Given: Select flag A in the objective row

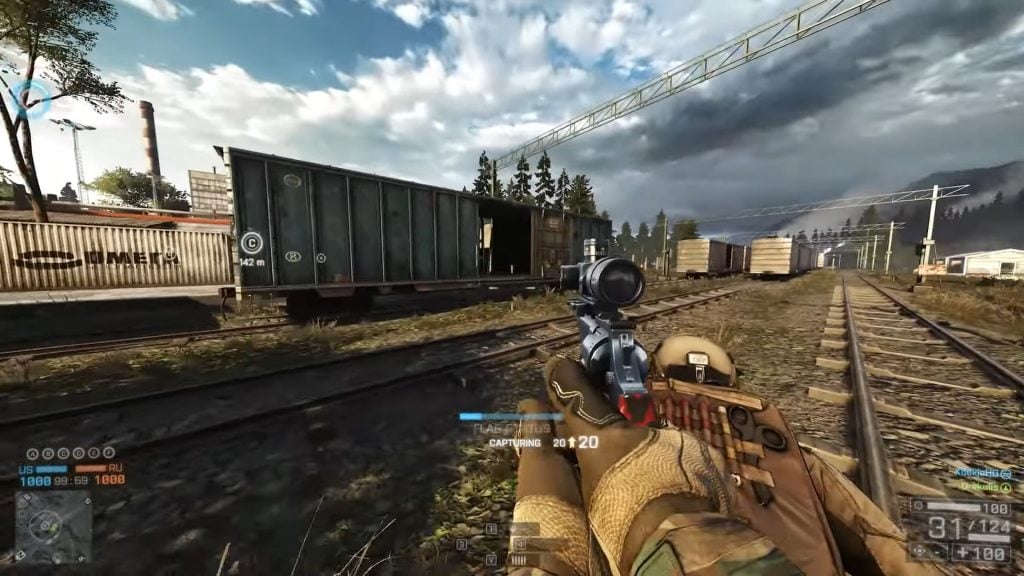Looking at the screenshot, I should (32, 453).
